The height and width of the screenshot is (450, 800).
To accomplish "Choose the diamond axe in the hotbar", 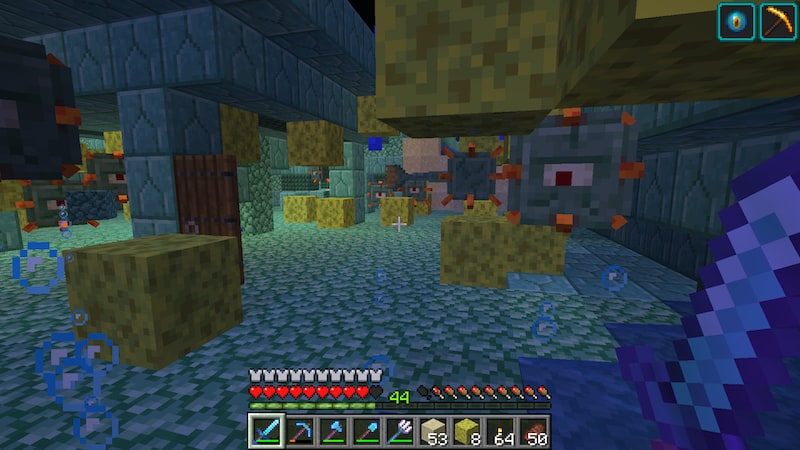I will (332, 432).
